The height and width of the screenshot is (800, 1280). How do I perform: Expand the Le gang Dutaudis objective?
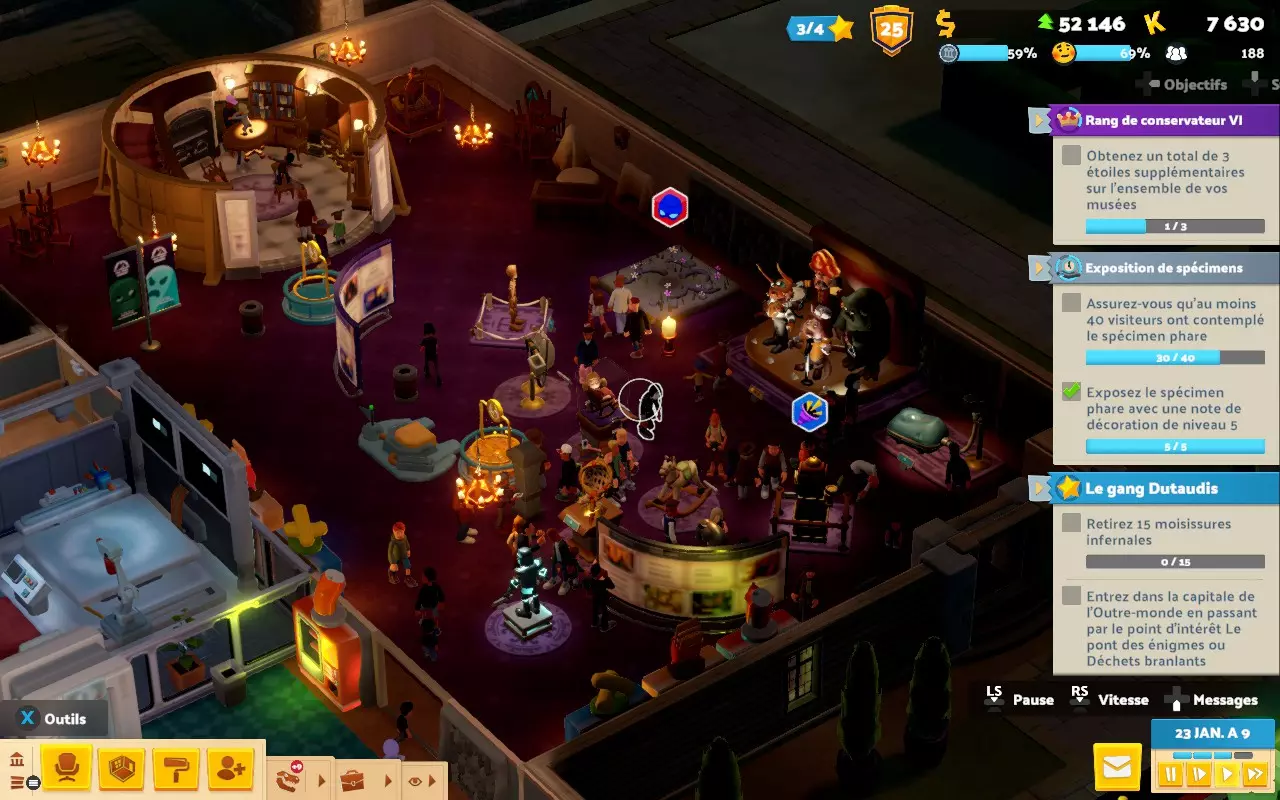[x=1040, y=488]
